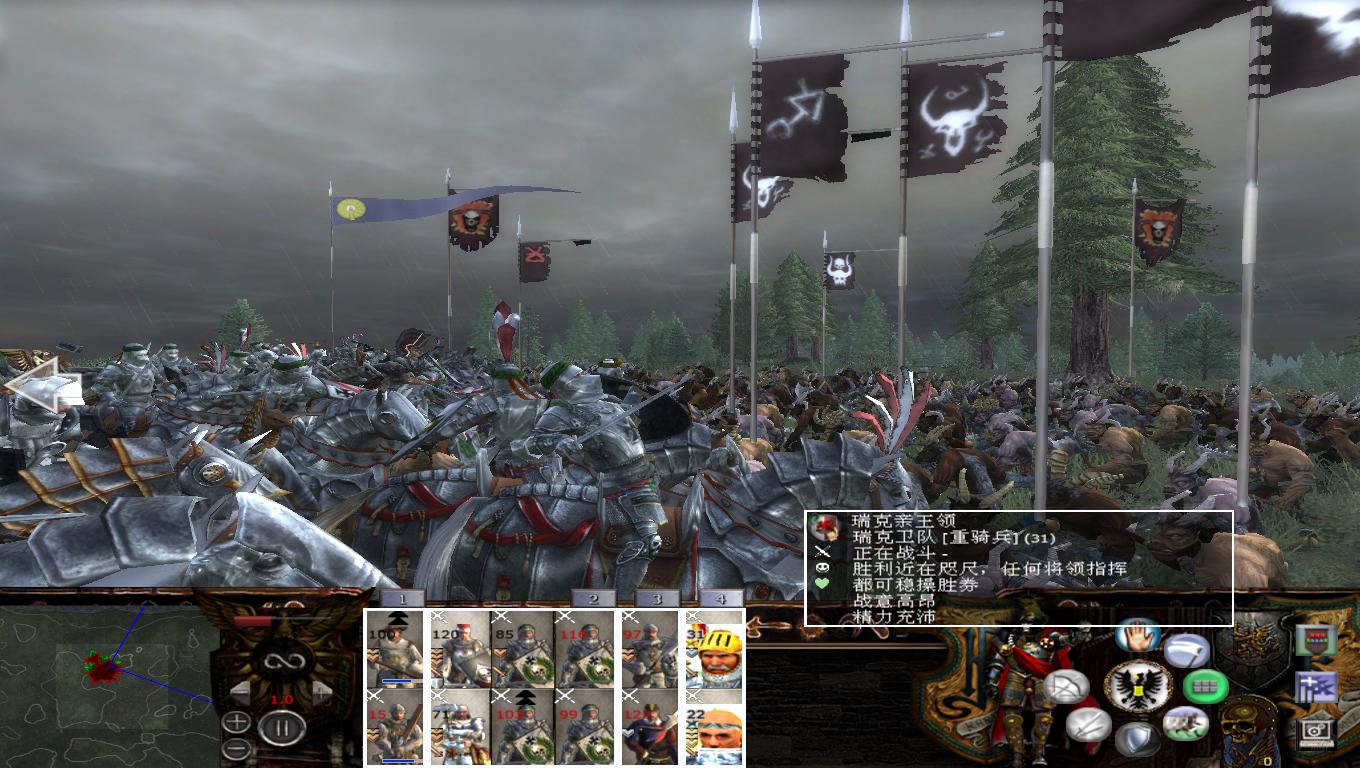The image size is (1360, 768).
Task: Click the halt hand icon to stop the unit
Action: 1136,638
